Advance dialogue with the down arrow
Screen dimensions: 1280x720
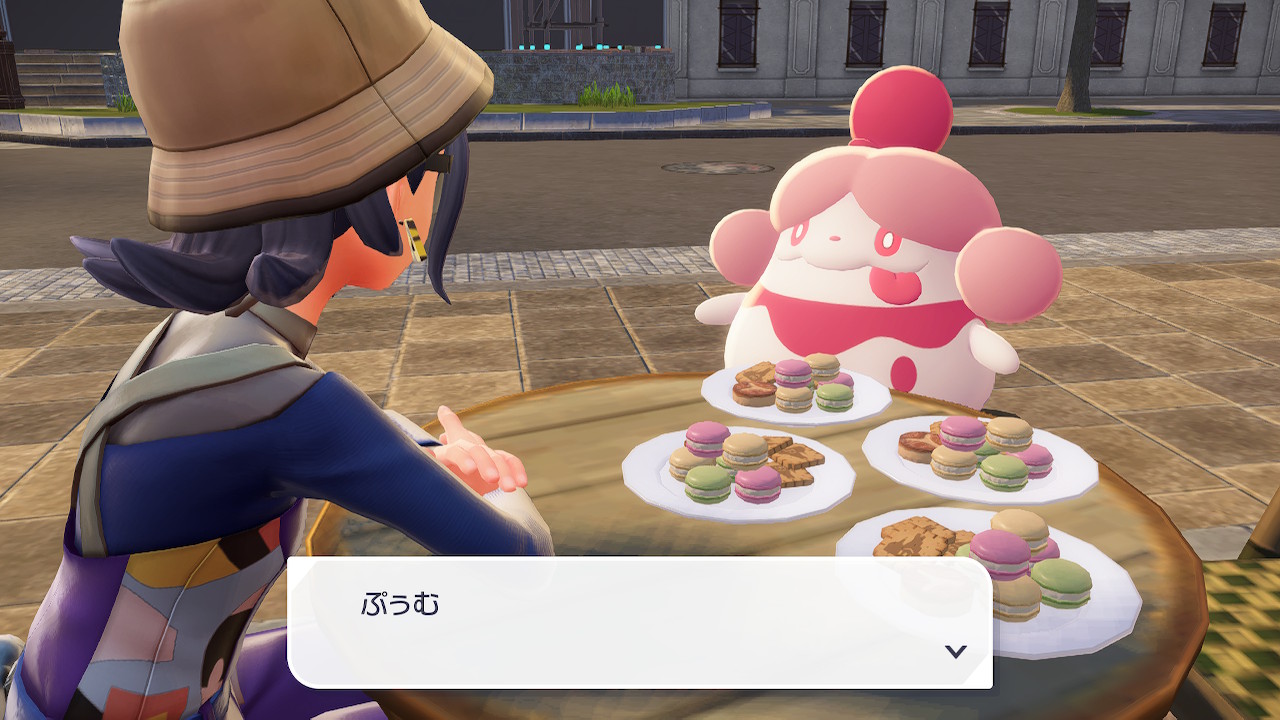pos(955,651)
